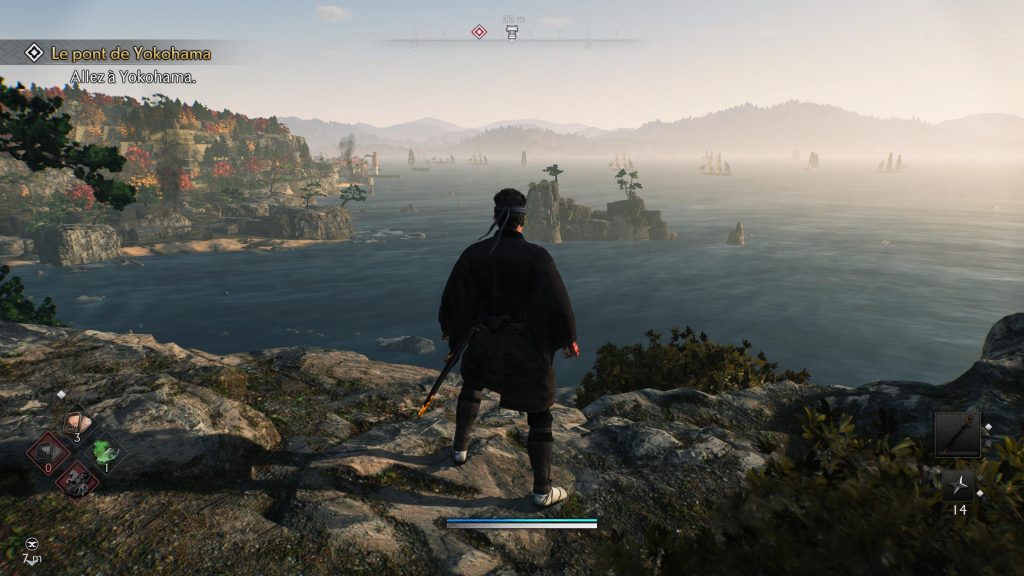Viewport: 1024px width, 576px height.
Task: Select the bottom red quick item slot
Action: pos(77,479)
